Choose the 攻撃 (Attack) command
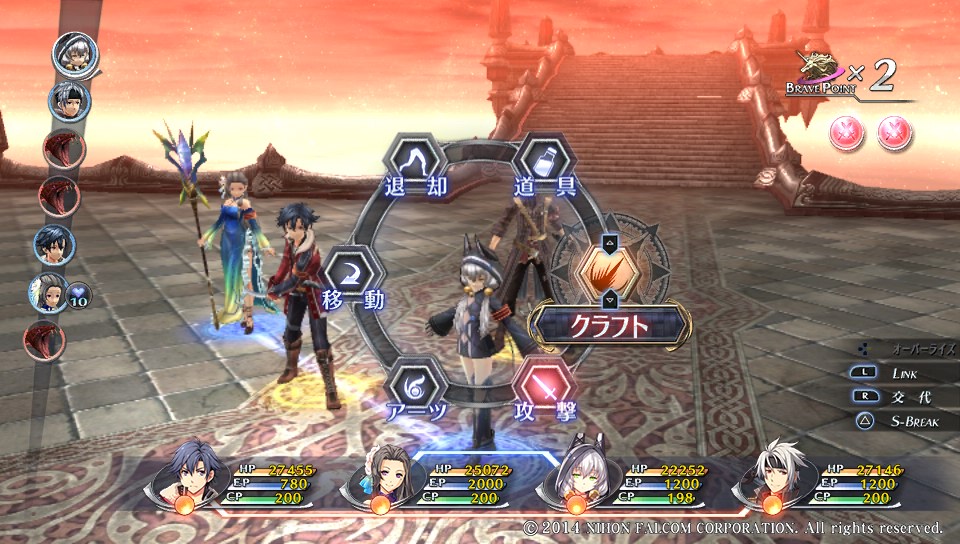The image size is (960, 544). [544, 388]
